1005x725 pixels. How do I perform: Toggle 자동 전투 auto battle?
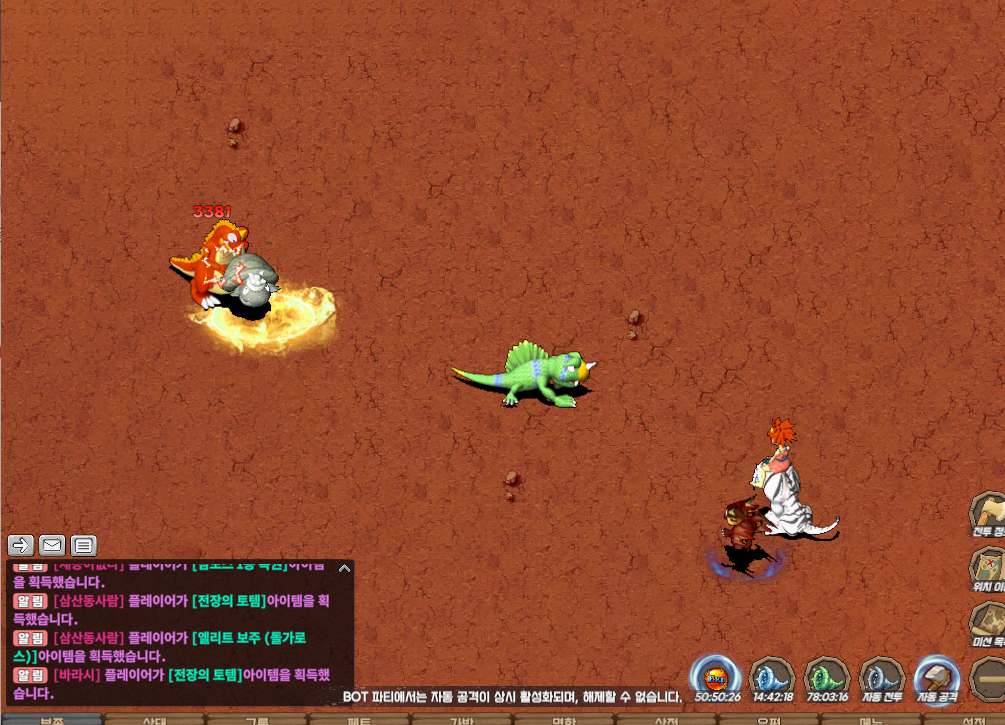(x=882, y=676)
